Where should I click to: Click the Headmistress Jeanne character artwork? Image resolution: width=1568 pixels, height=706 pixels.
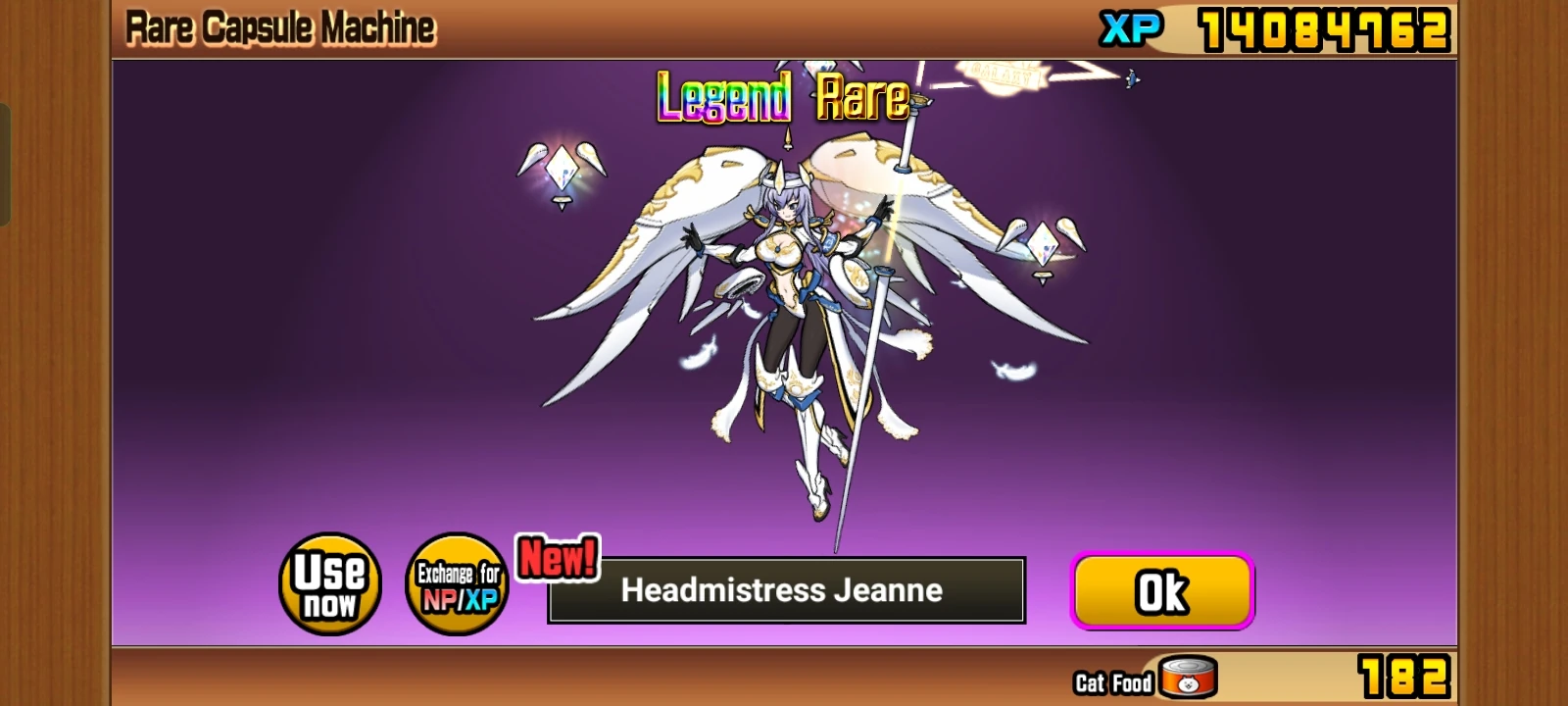[784, 294]
